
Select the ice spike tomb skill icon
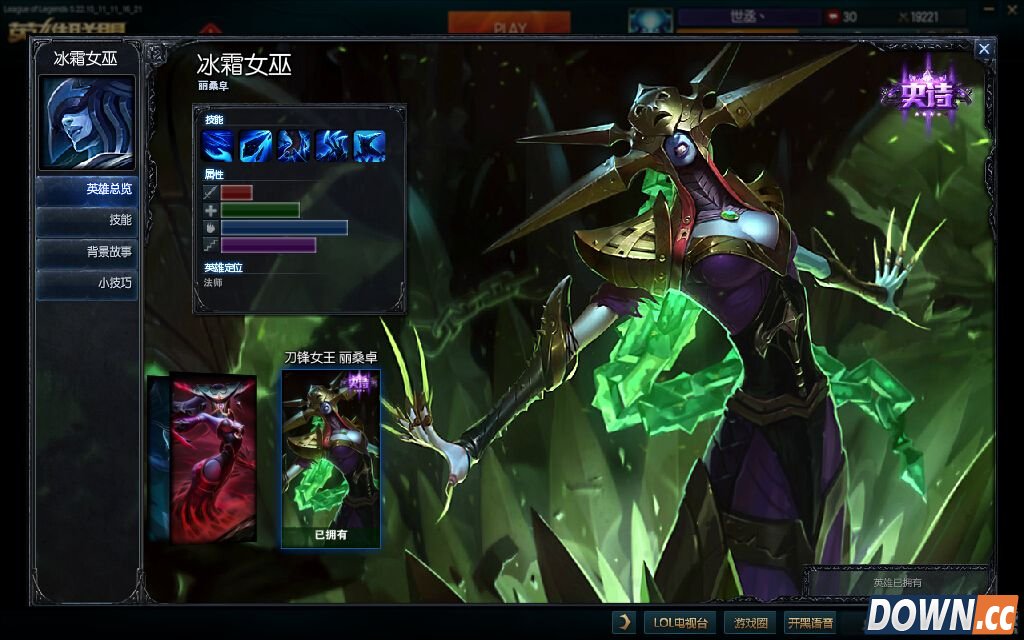coord(369,146)
